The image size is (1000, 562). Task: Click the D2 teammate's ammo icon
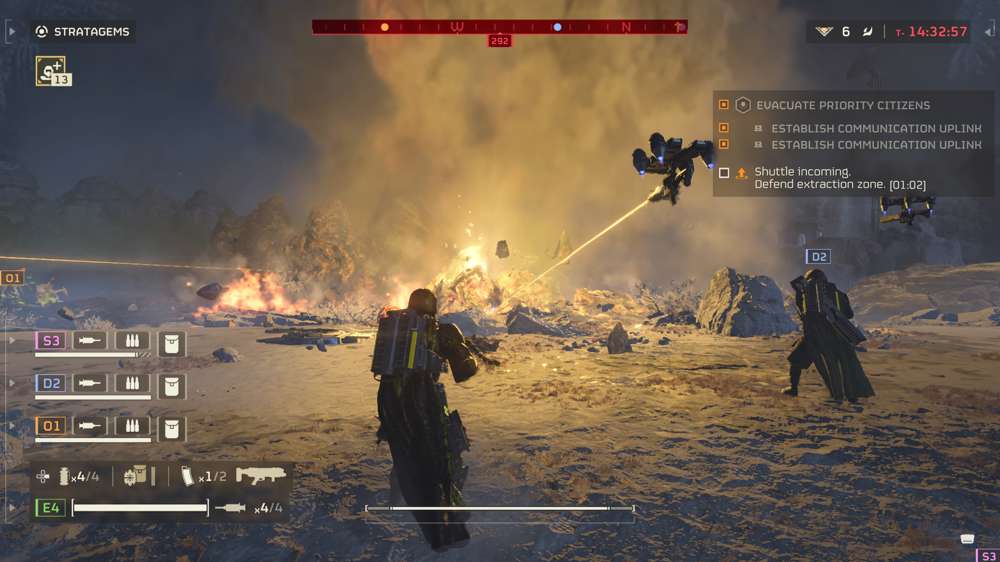(x=132, y=384)
